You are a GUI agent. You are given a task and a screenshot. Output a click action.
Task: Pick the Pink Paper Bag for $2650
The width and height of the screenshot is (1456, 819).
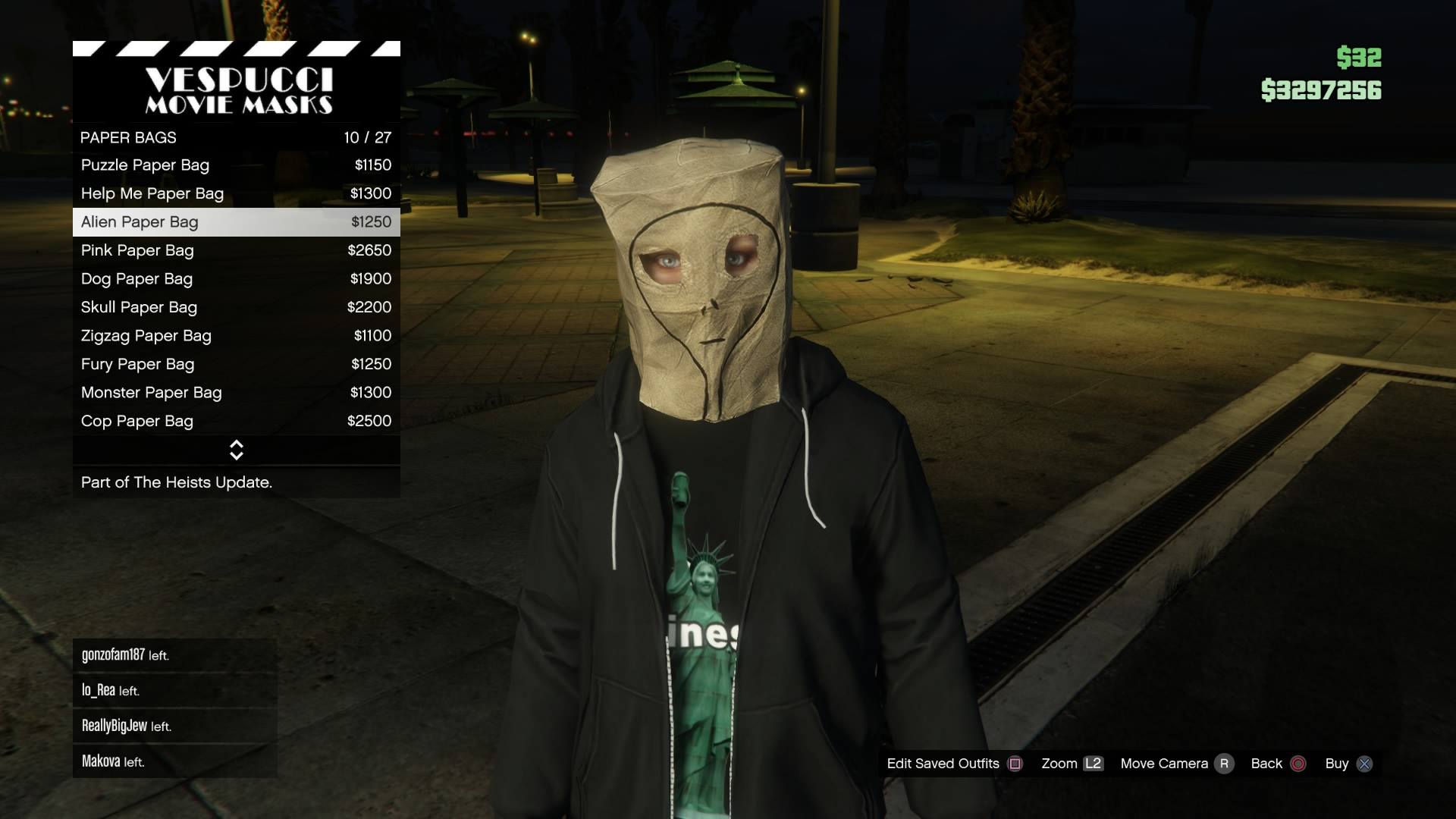point(236,250)
